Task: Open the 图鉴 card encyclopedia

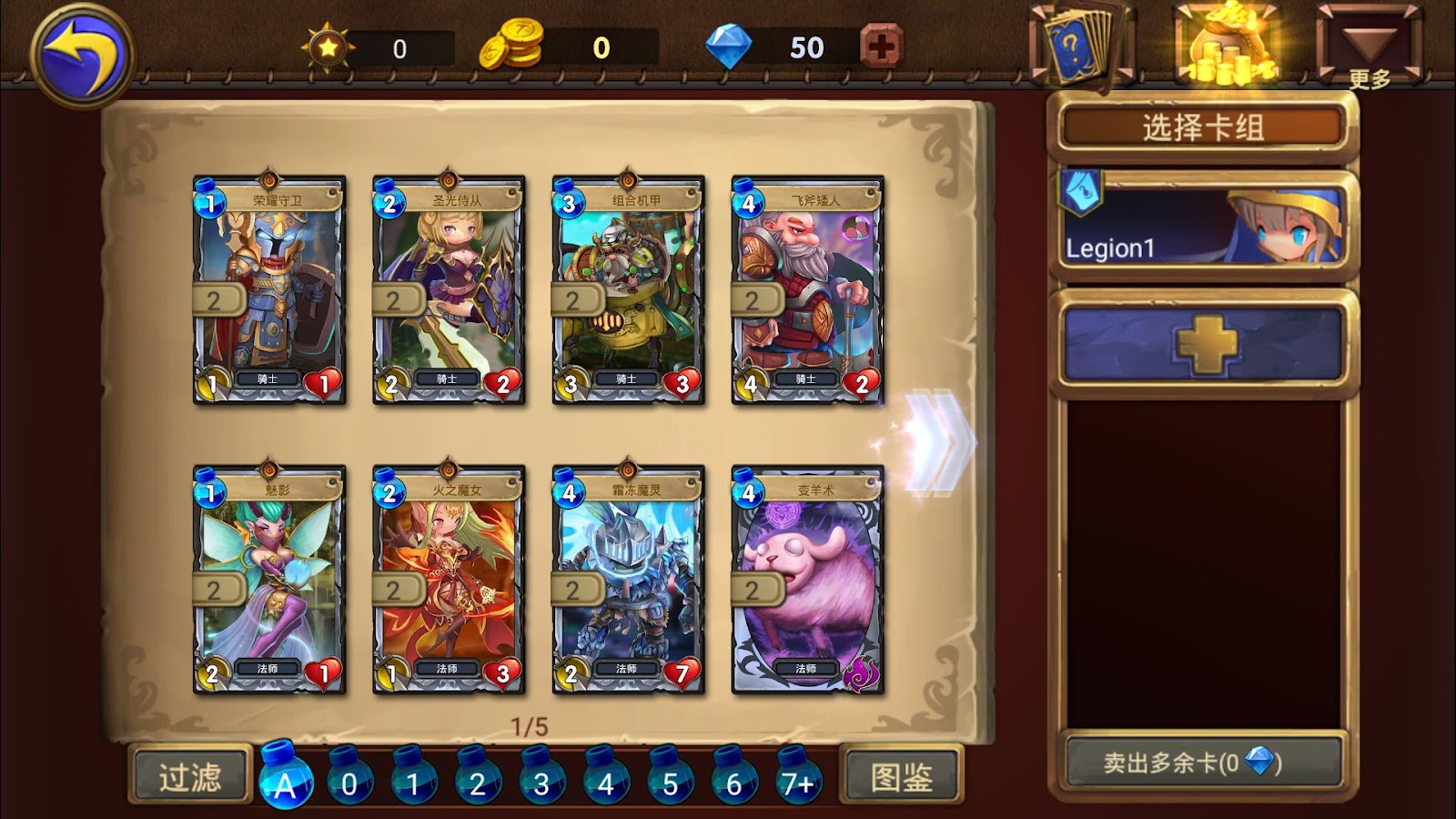Action: click(x=901, y=776)
